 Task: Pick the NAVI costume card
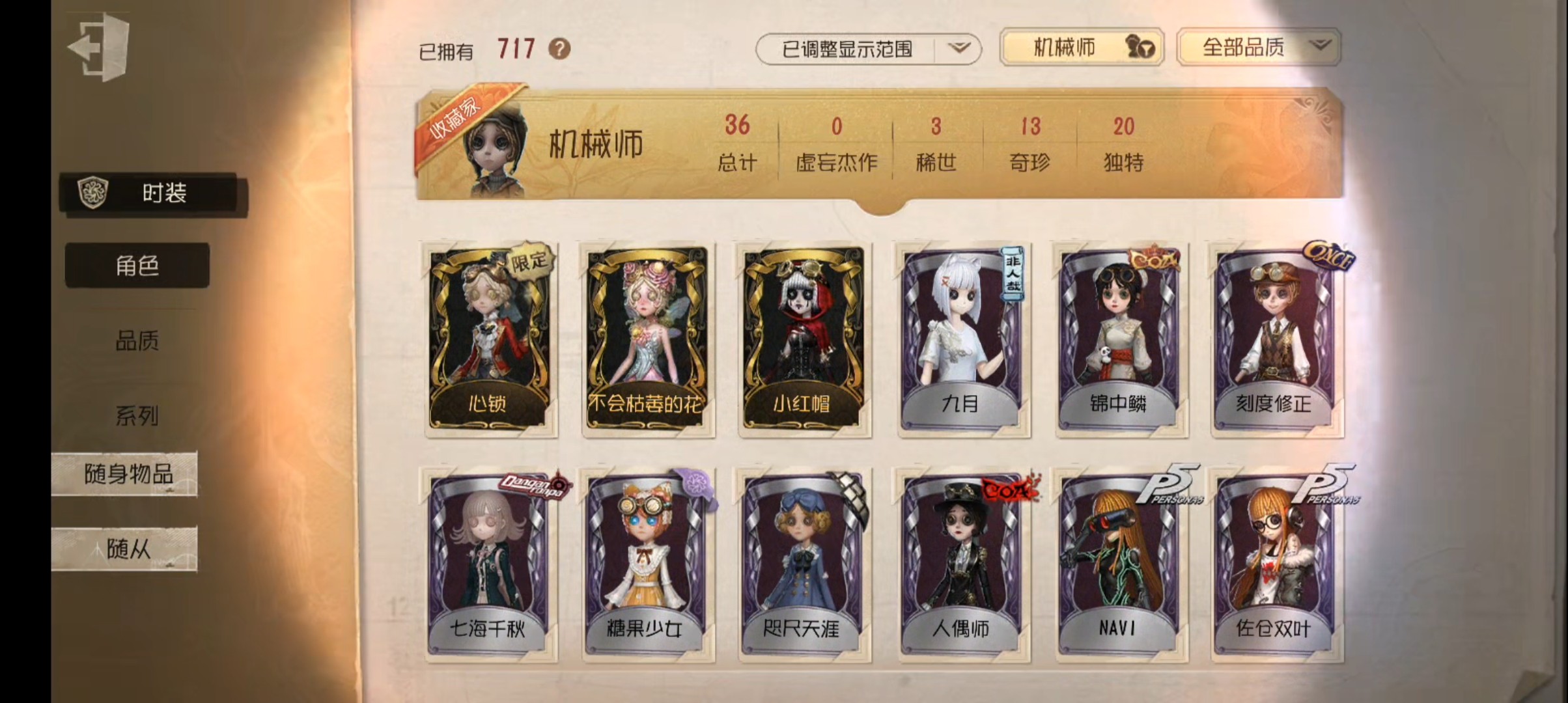click(1119, 563)
